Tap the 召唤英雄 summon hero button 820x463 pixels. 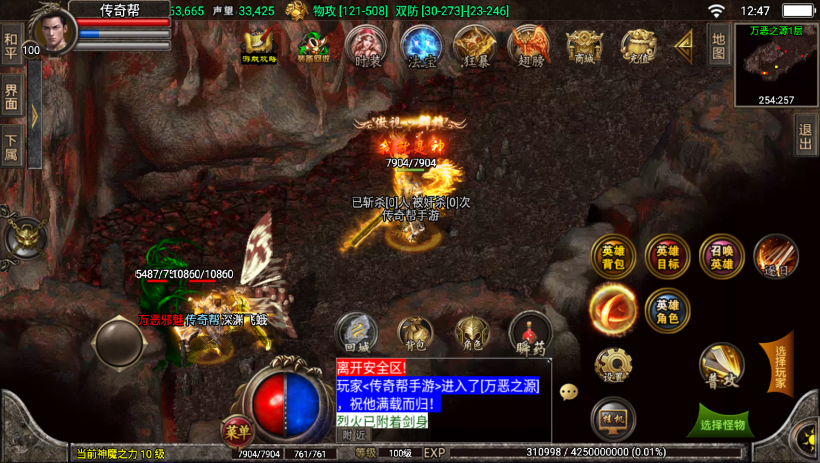click(x=721, y=257)
